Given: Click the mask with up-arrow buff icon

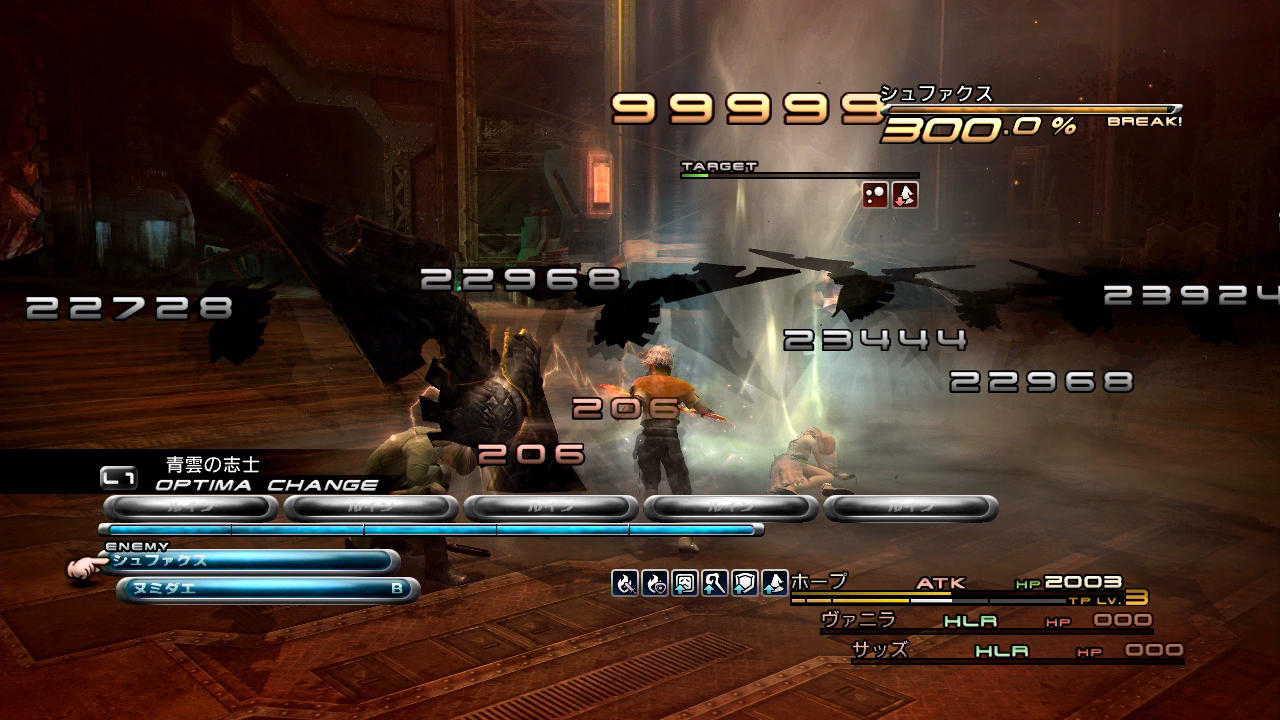Looking at the screenshot, I should click(685, 583).
